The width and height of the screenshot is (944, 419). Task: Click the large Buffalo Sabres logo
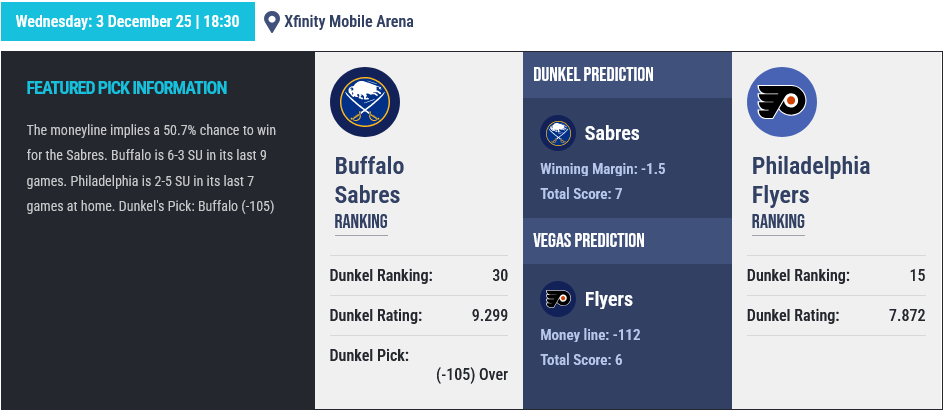364,103
